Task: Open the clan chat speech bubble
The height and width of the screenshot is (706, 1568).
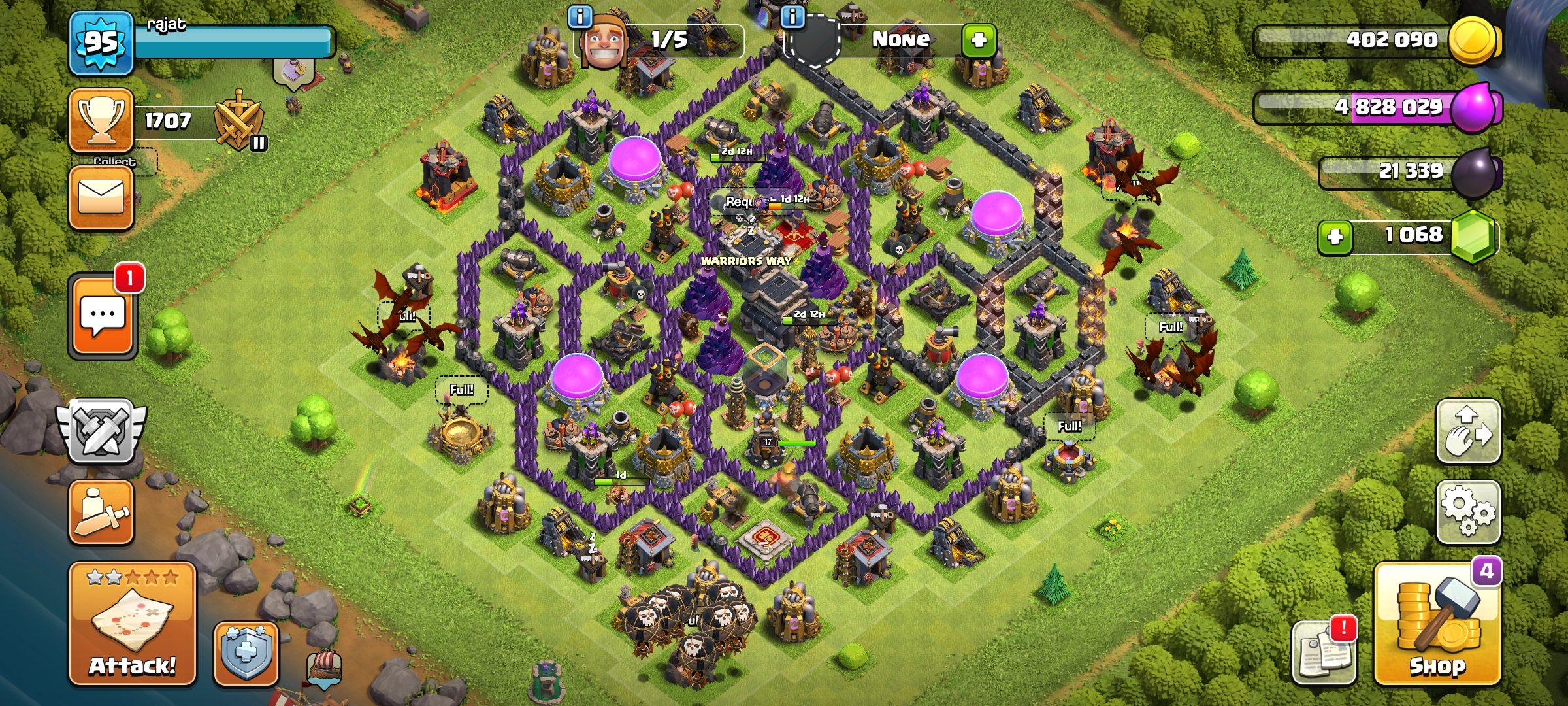Action: pyautogui.click(x=103, y=316)
